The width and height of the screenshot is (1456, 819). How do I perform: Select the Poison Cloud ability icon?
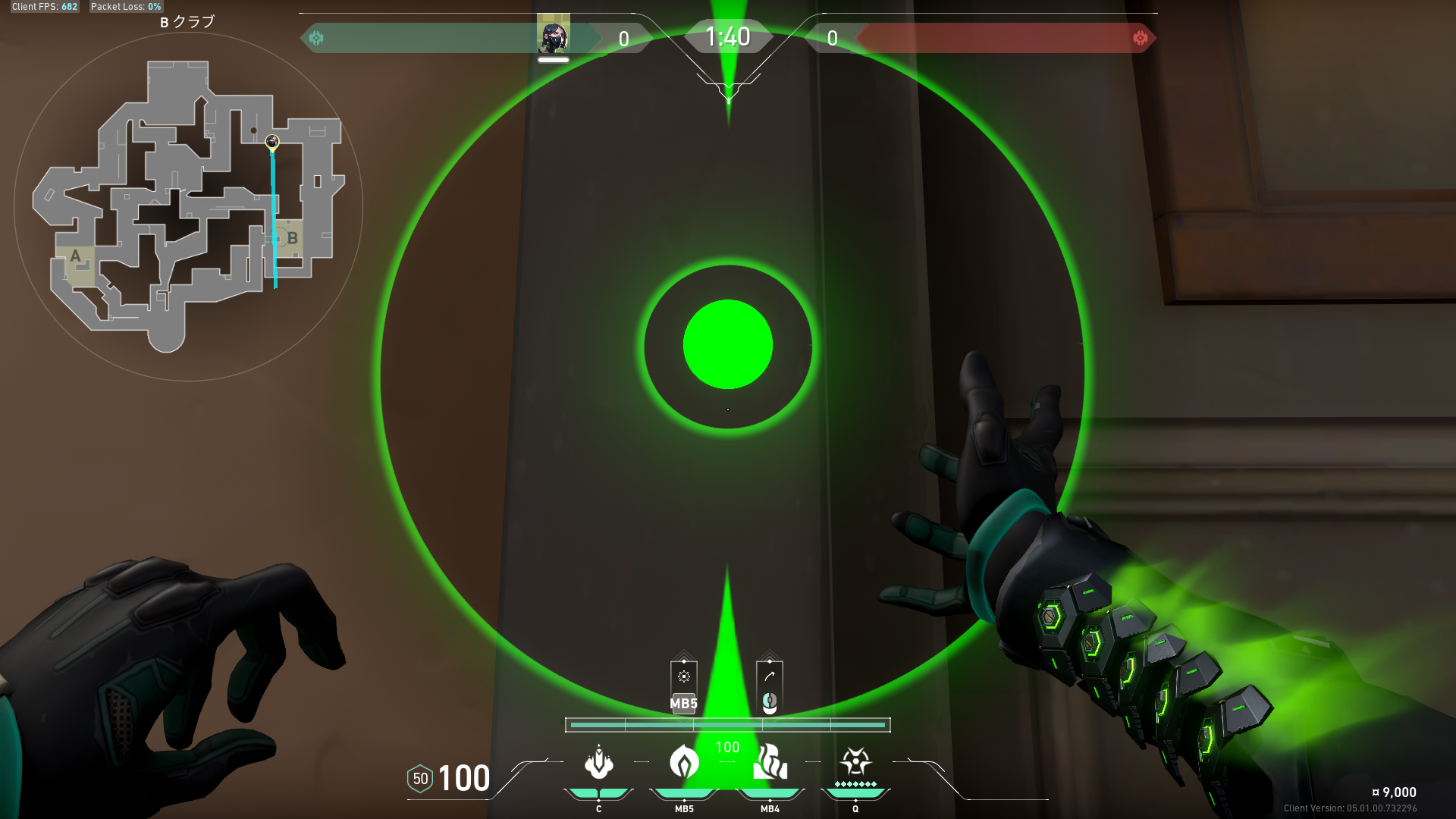click(x=684, y=762)
